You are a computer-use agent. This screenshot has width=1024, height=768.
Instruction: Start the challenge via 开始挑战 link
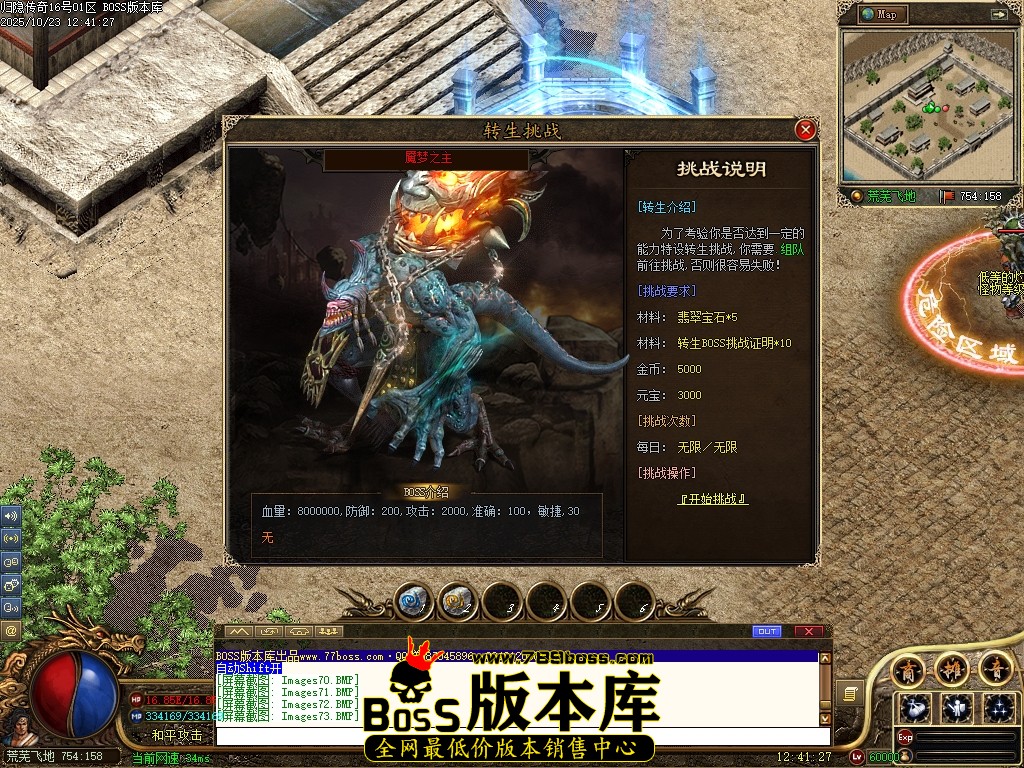pyautogui.click(x=712, y=499)
